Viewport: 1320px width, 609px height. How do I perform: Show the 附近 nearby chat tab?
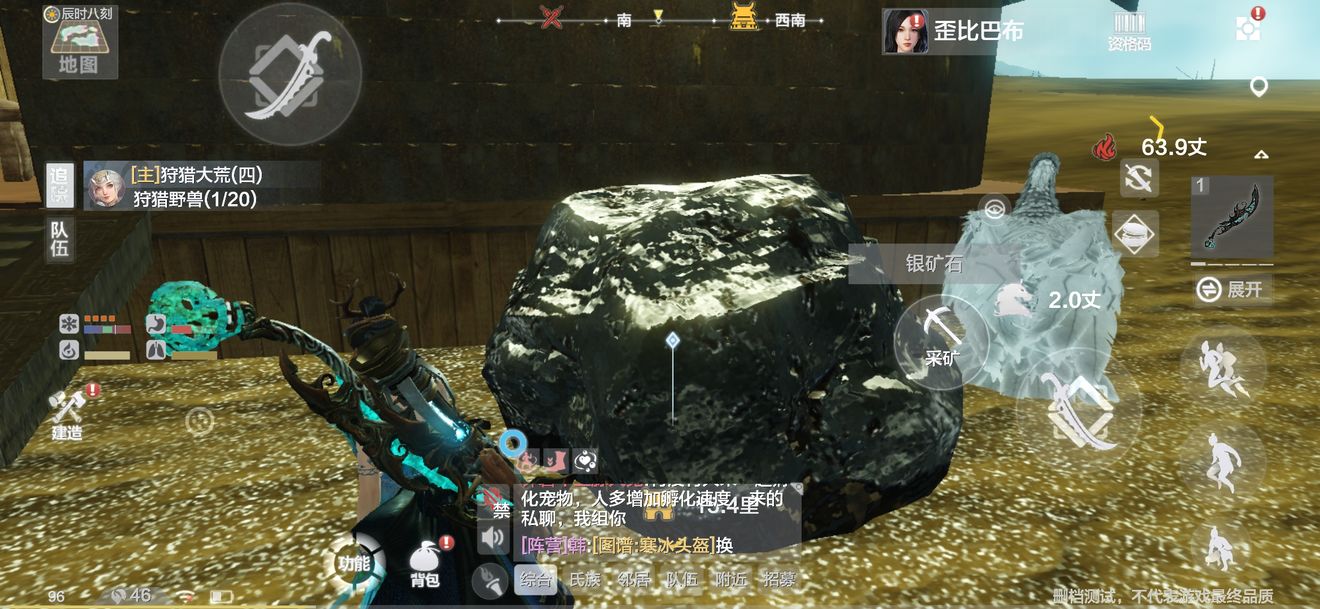point(731,580)
